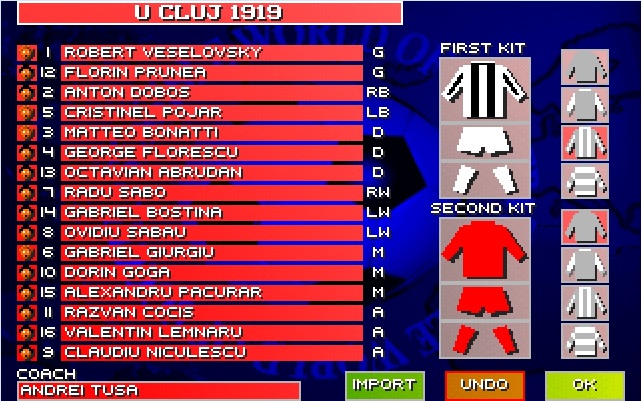Undo the last change
The image size is (642, 401).
pos(484,385)
